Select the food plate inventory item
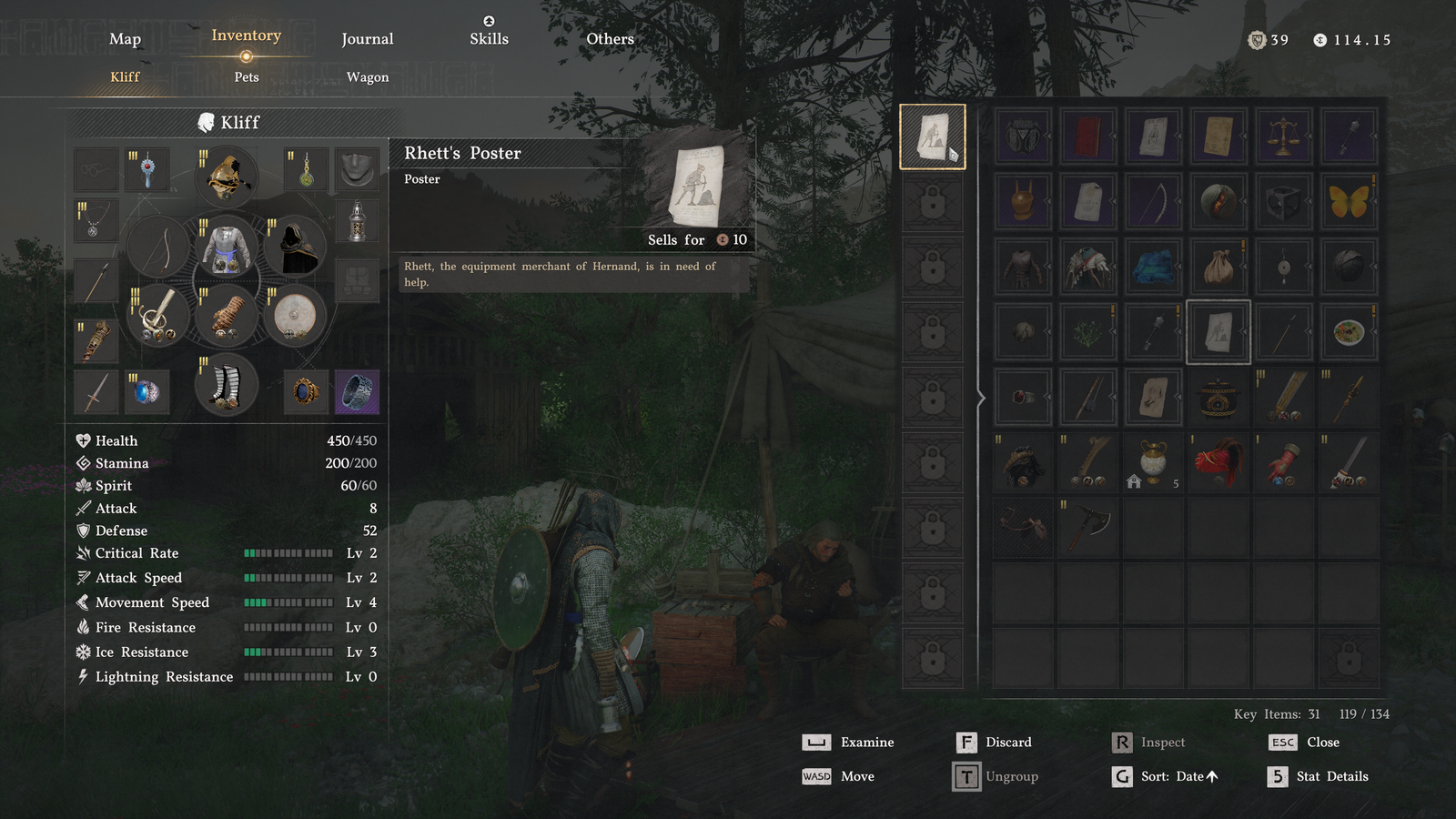 click(1349, 332)
